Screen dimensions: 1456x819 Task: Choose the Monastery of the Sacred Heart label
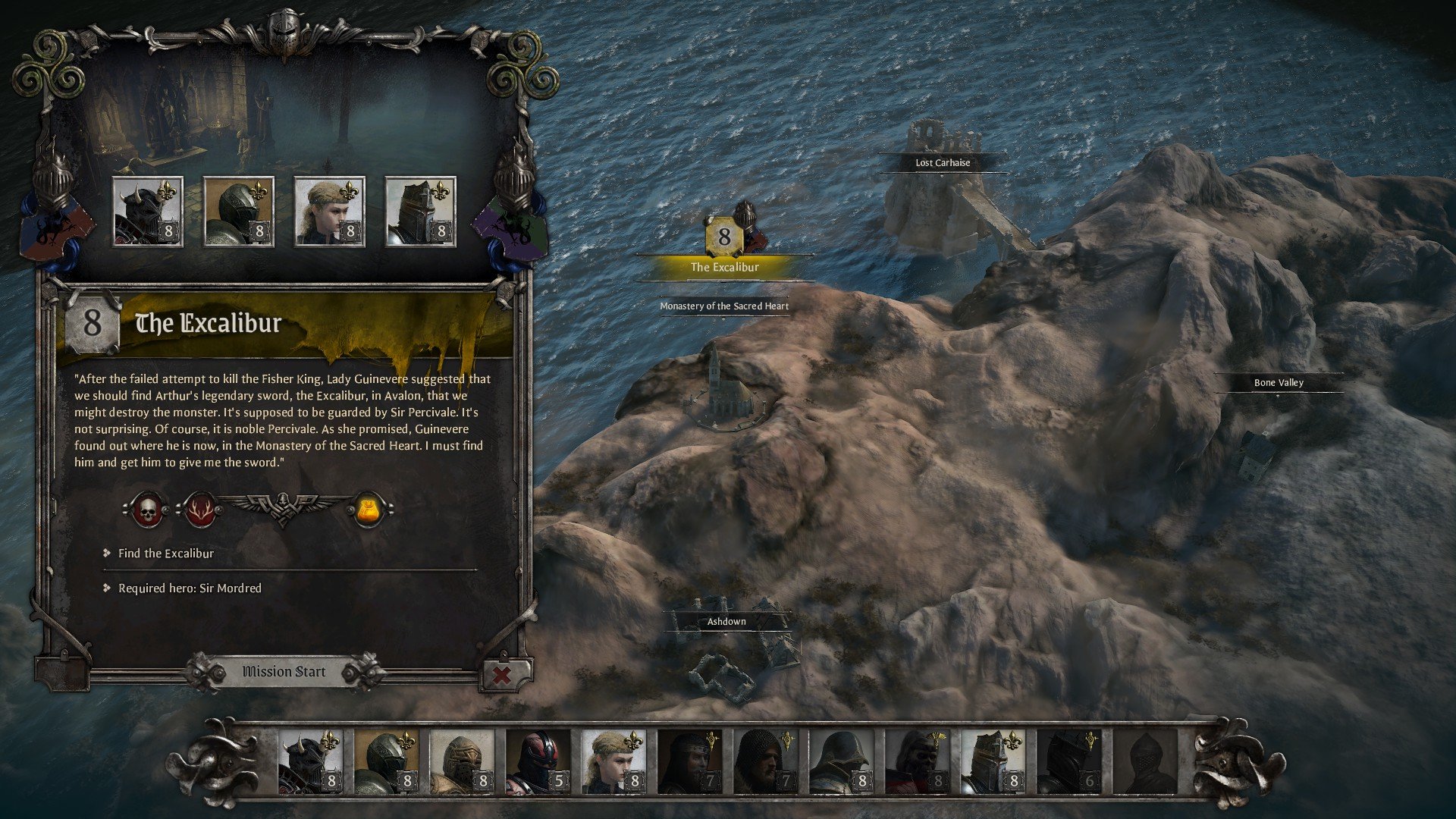tap(724, 306)
